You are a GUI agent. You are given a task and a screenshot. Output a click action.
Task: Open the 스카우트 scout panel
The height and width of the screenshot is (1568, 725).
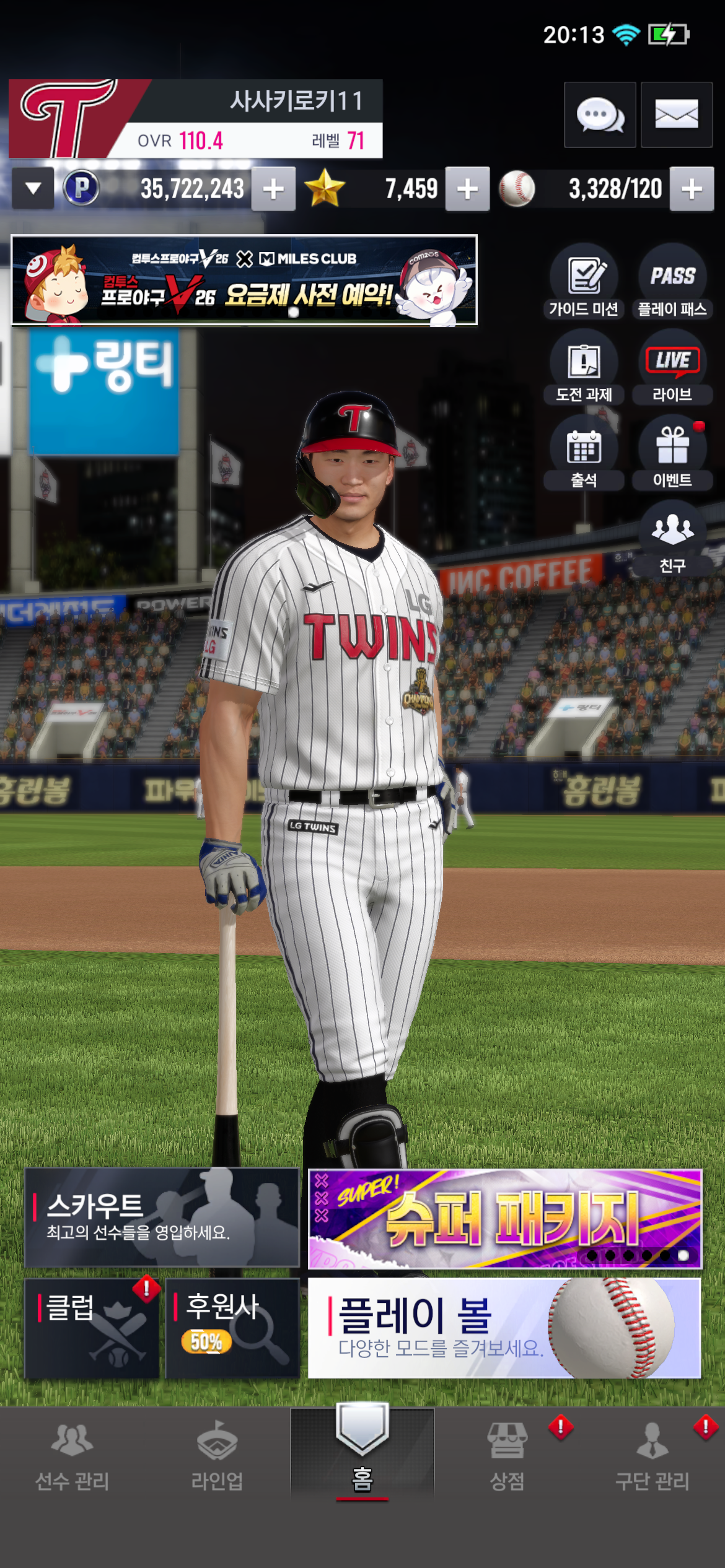click(x=162, y=1217)
